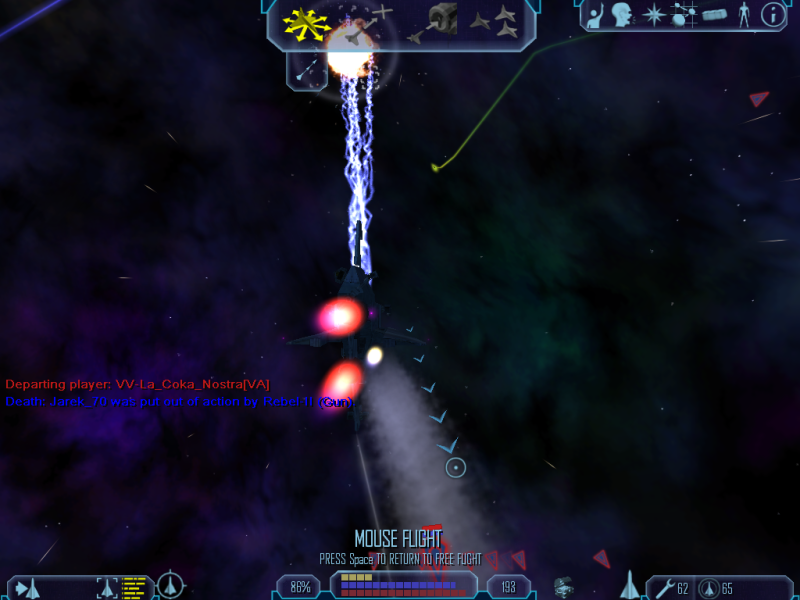Select the capsule-shaped cargo icon
800x600 pixels.
click(x=714, y=15)
